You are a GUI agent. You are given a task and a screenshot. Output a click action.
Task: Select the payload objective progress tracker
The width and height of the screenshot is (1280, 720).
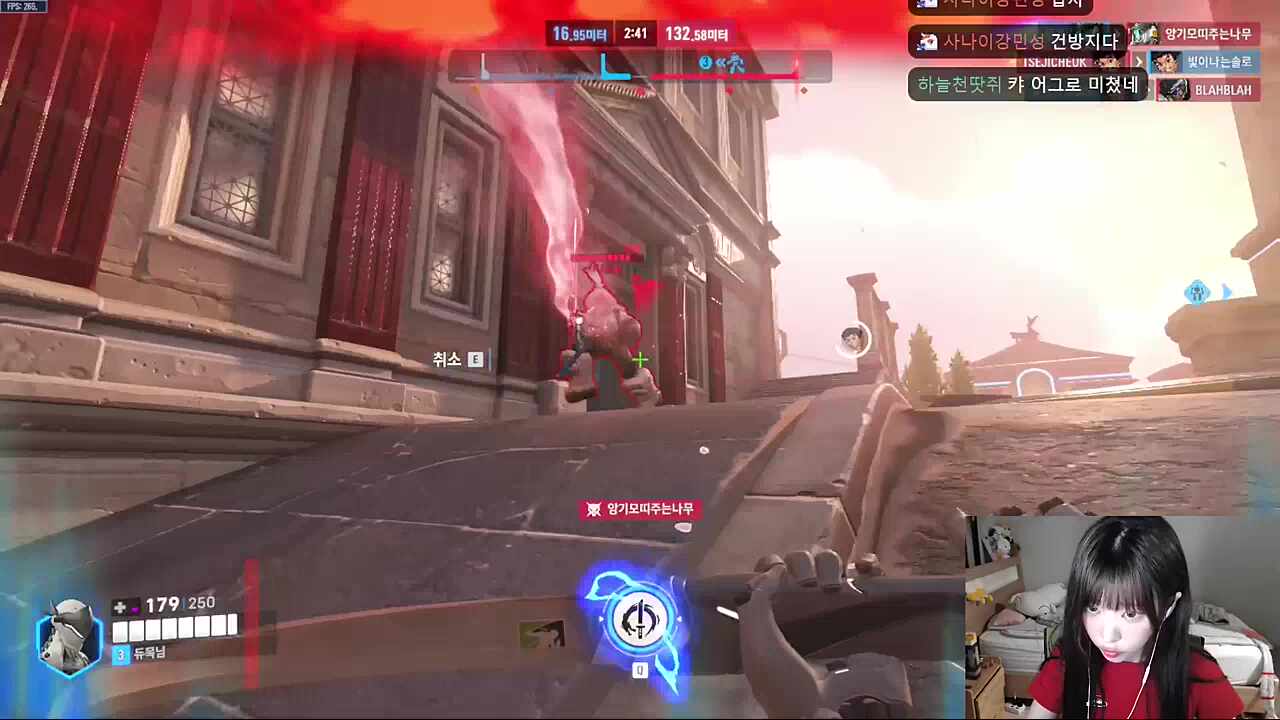(x=640, y=67)
